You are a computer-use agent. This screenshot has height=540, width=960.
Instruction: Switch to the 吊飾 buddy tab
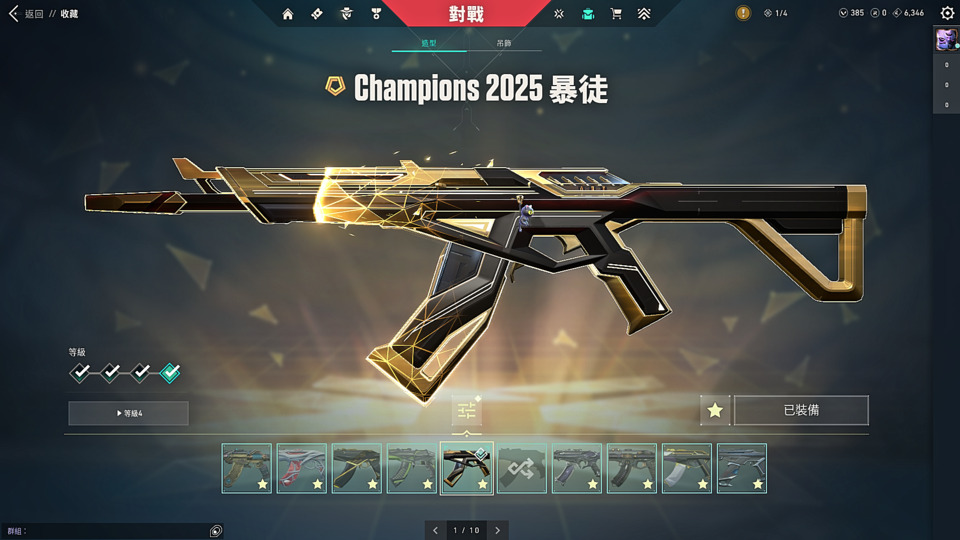click(503, 44)
